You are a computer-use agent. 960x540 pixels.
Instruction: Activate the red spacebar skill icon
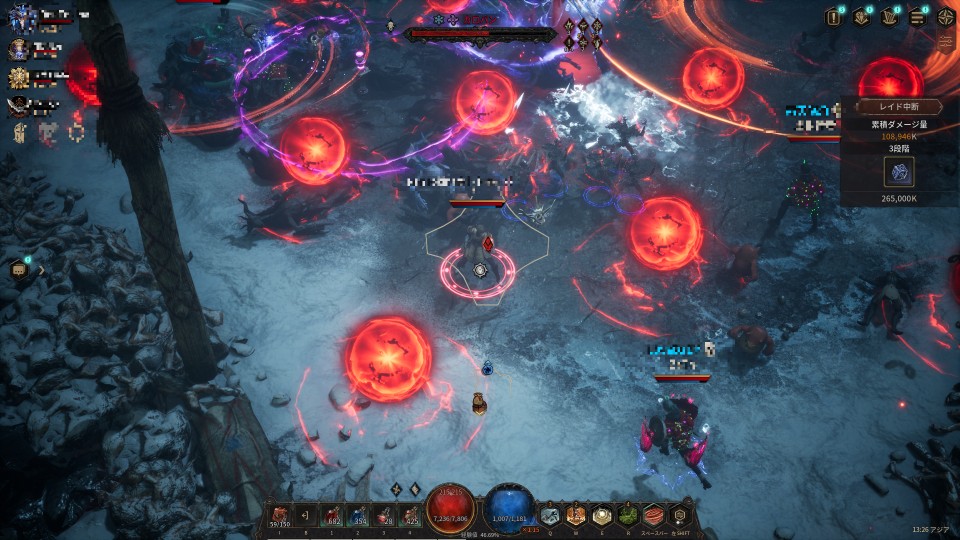point(654,515)
